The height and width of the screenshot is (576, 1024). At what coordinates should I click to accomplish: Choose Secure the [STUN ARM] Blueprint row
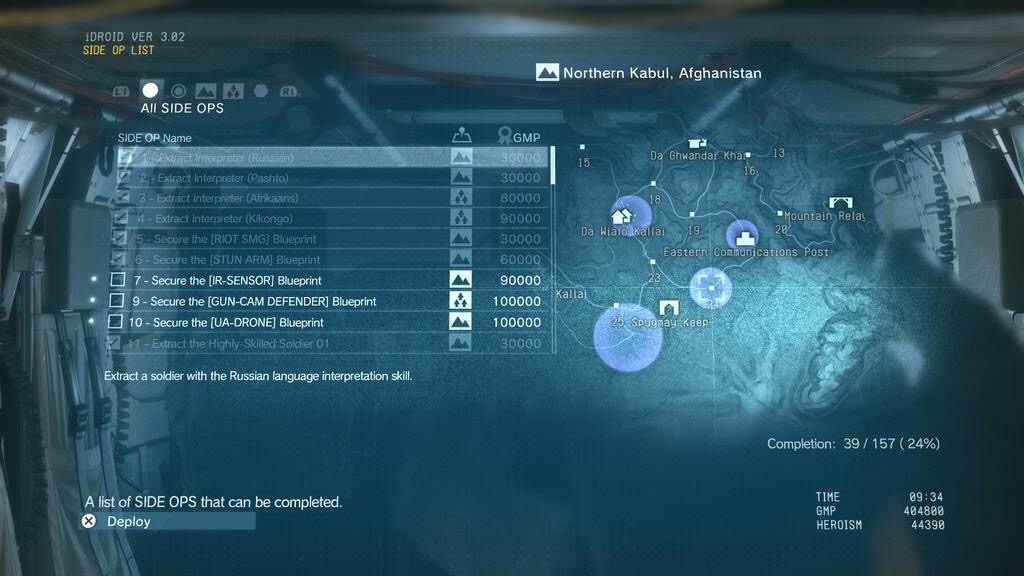coord(330,260)
